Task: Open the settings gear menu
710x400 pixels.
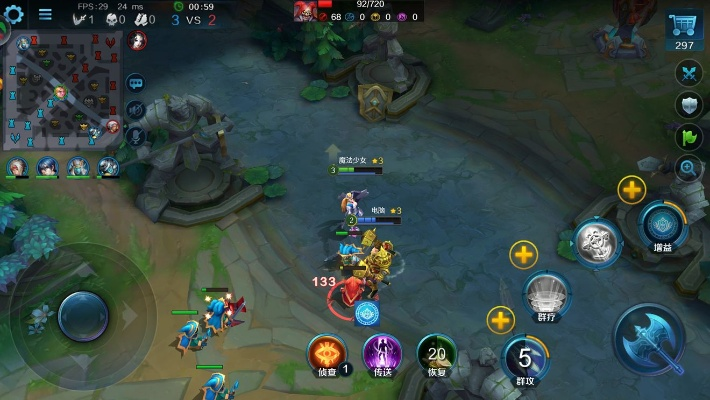Action: [x=13, y=13]
